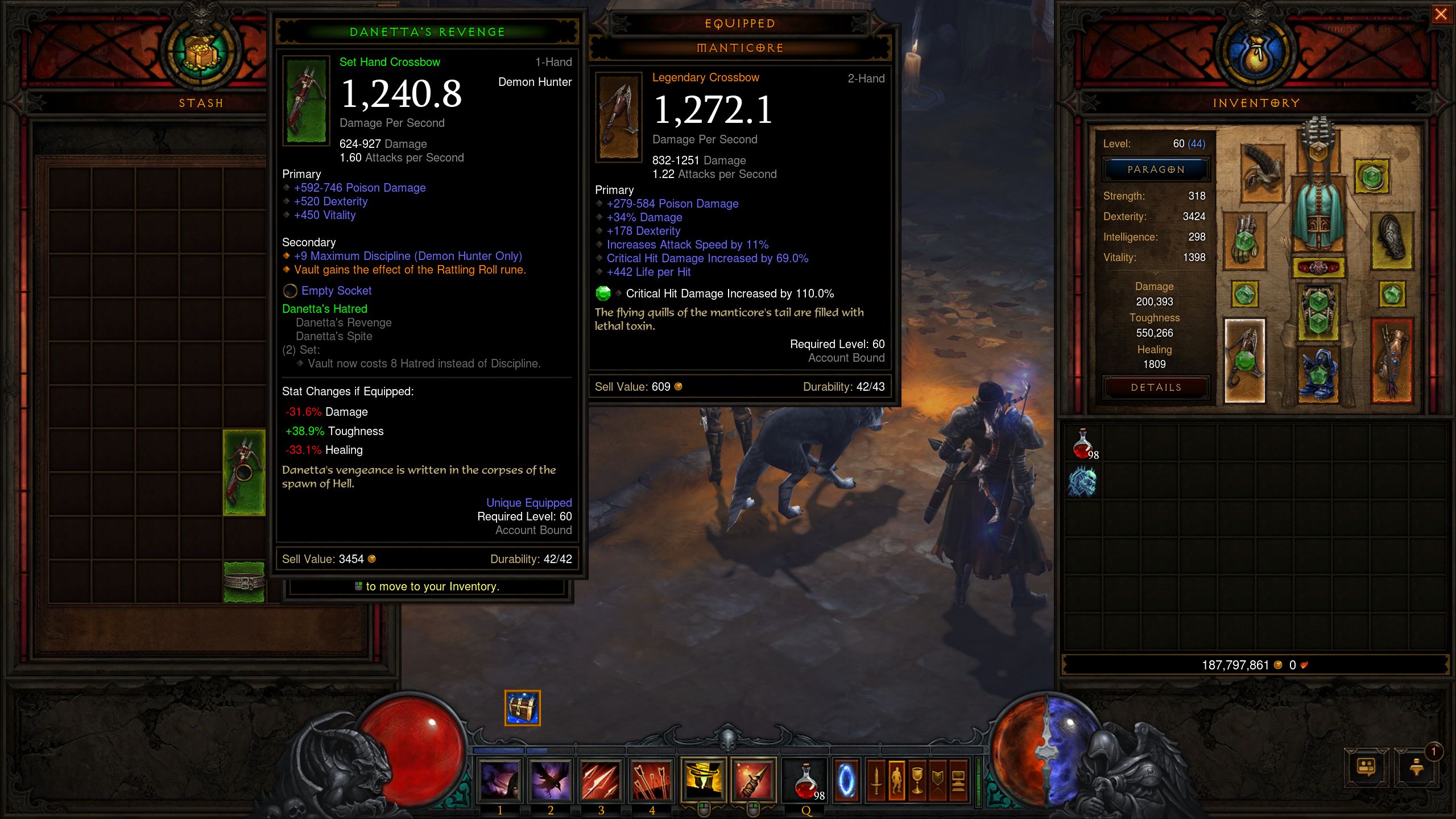Activate the yellow whirlwind skill
1456x819 pixels.
pyautogui.click(x=702, y=780)
